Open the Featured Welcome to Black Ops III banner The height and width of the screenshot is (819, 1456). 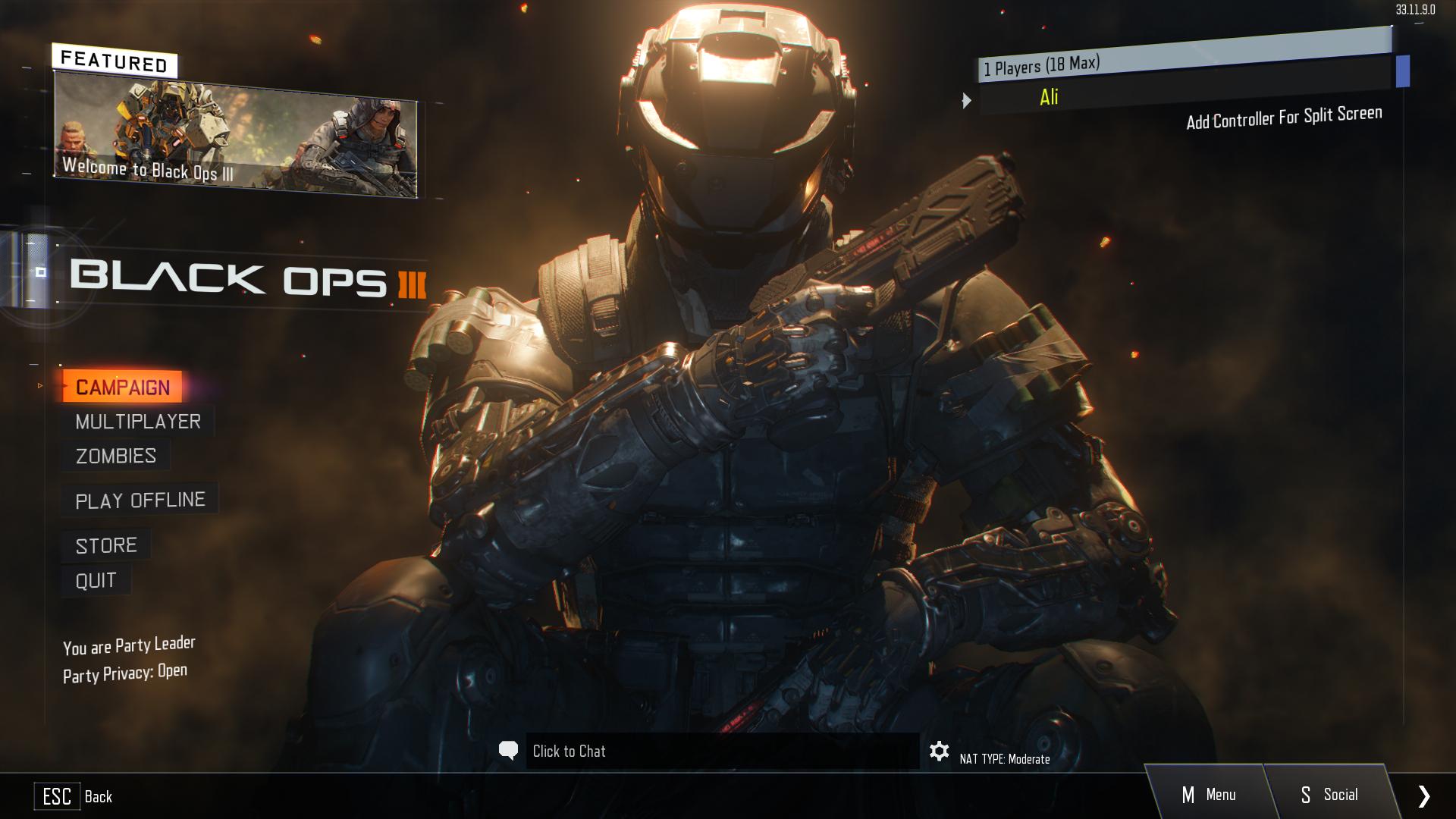click(x=235, y=136)
